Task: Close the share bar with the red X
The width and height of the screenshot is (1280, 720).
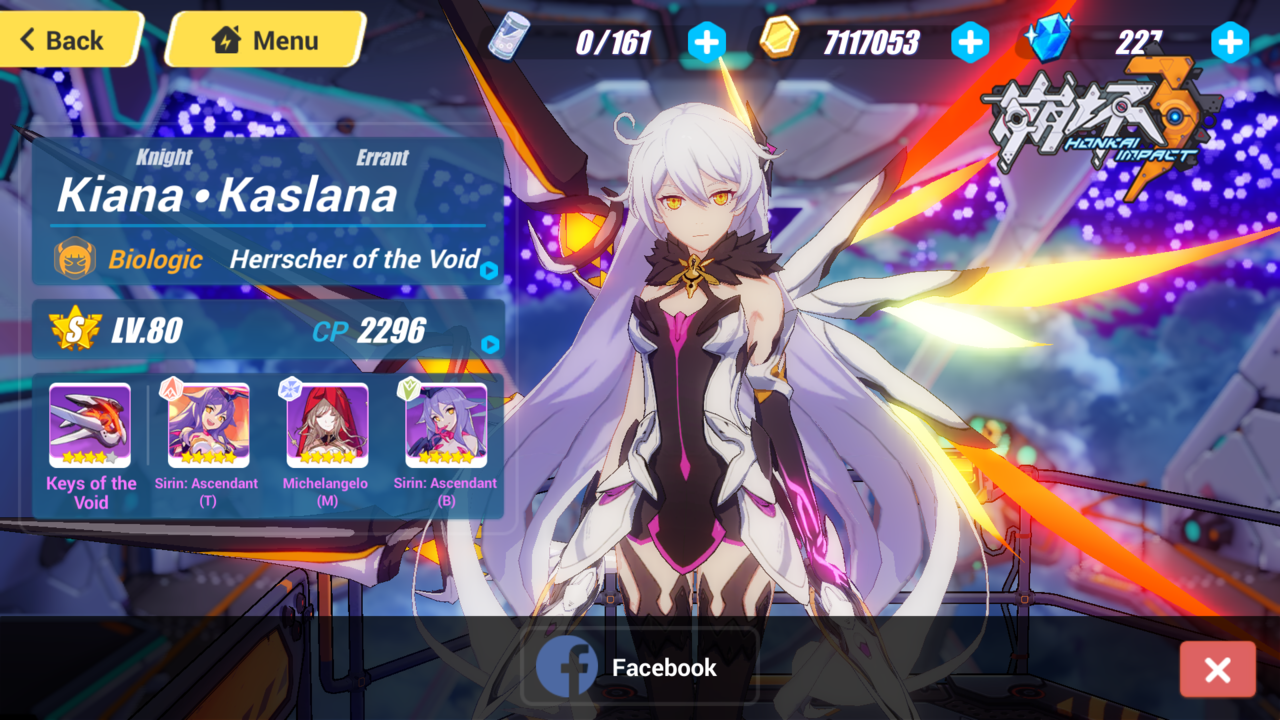Action: (x=1217, y=669)
